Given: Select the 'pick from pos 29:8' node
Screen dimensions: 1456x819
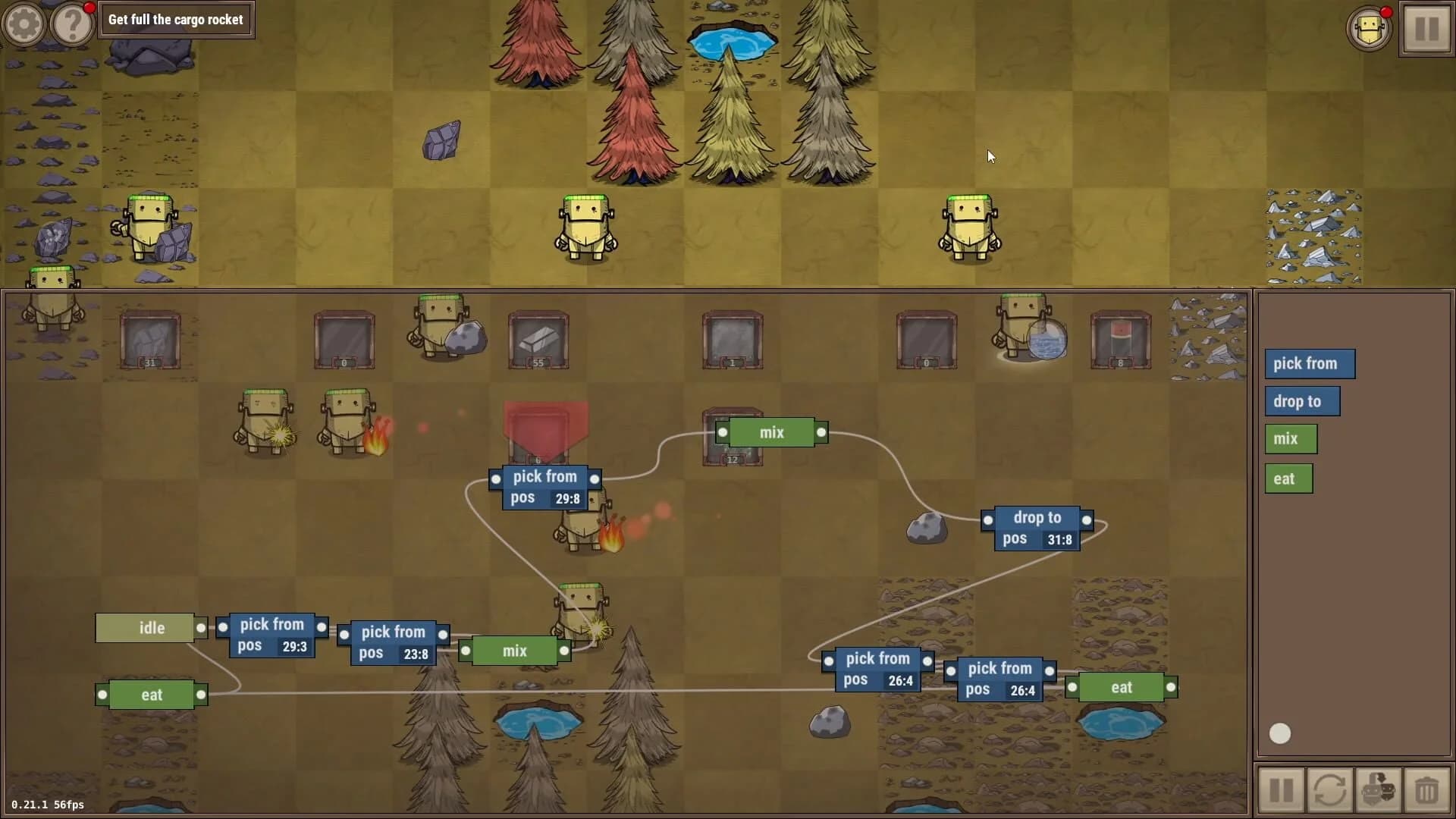Looking at the screenshot, I should [x=544, y=488].
